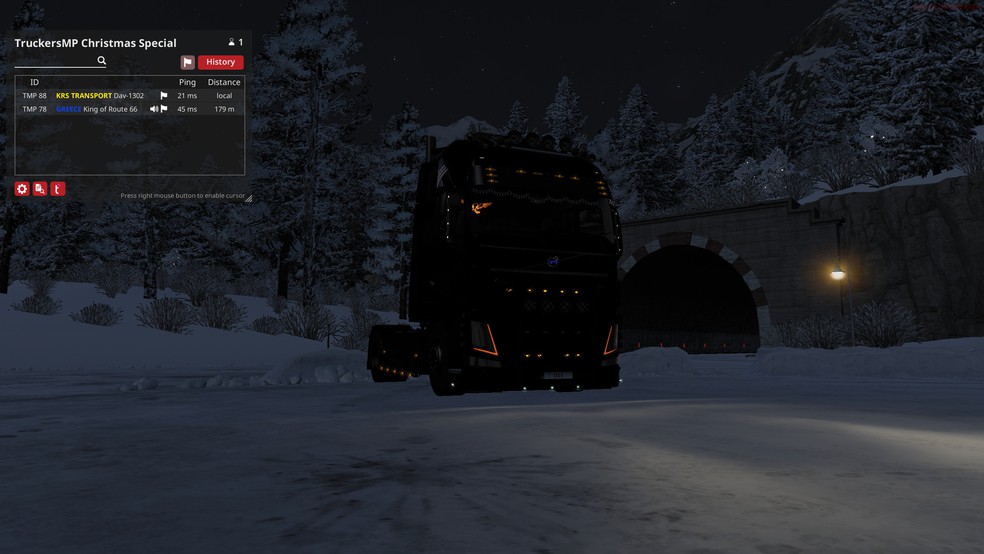
Task: Click the flag button beside History
Action: [188, 62]
